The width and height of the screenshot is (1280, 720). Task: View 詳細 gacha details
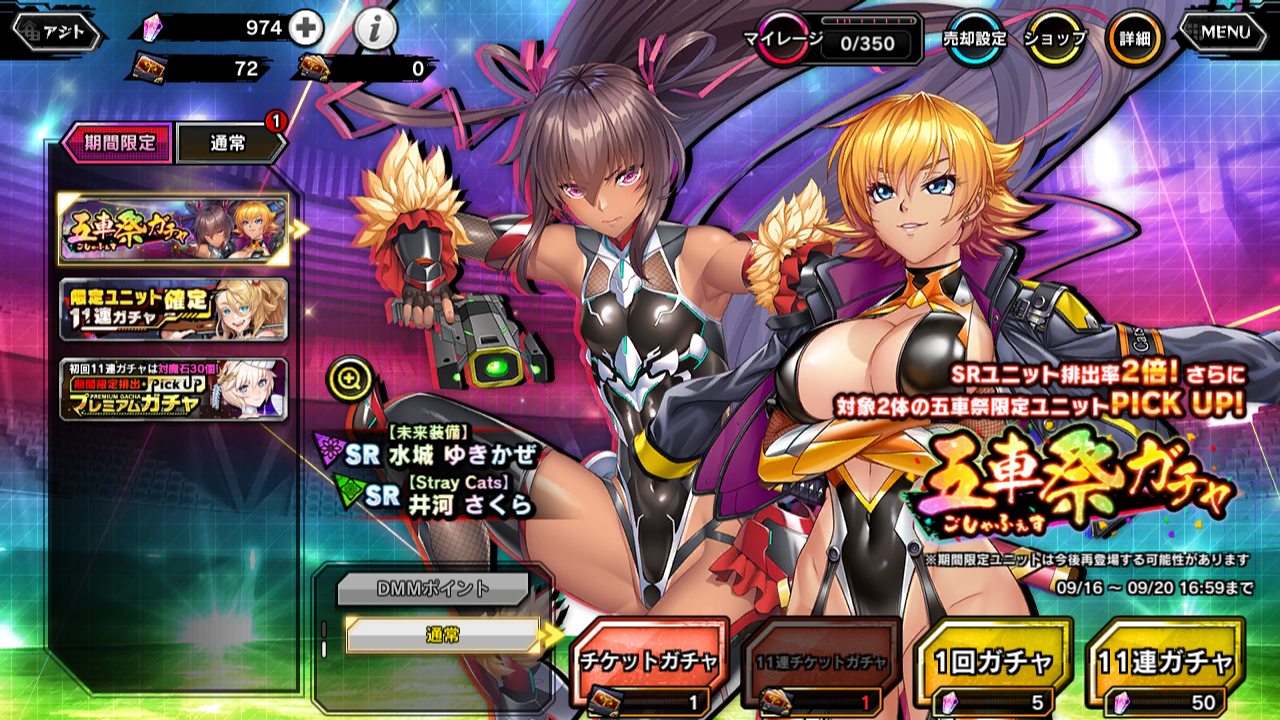point(1134,39)
